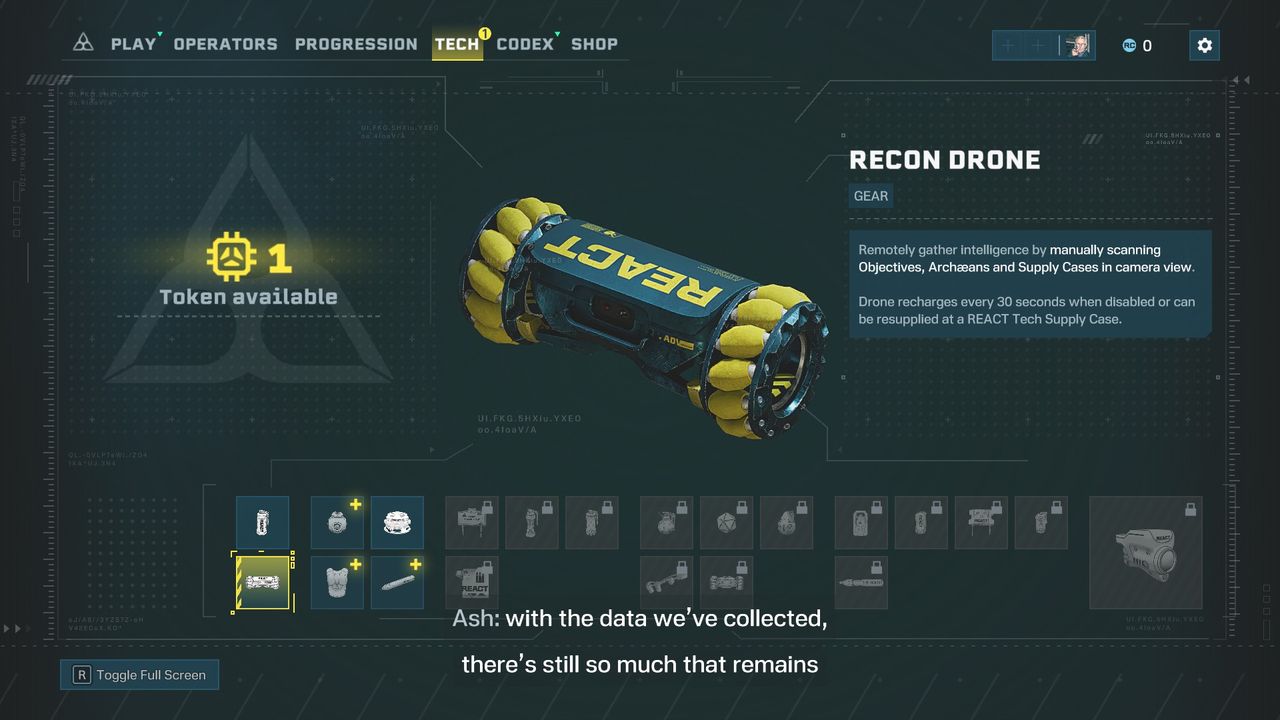Image resolution: width=1280 pixels, height=720 pixels.
Task: Select the bullet-shaped tech slot with plus
Action: click(x=396, y=582)
